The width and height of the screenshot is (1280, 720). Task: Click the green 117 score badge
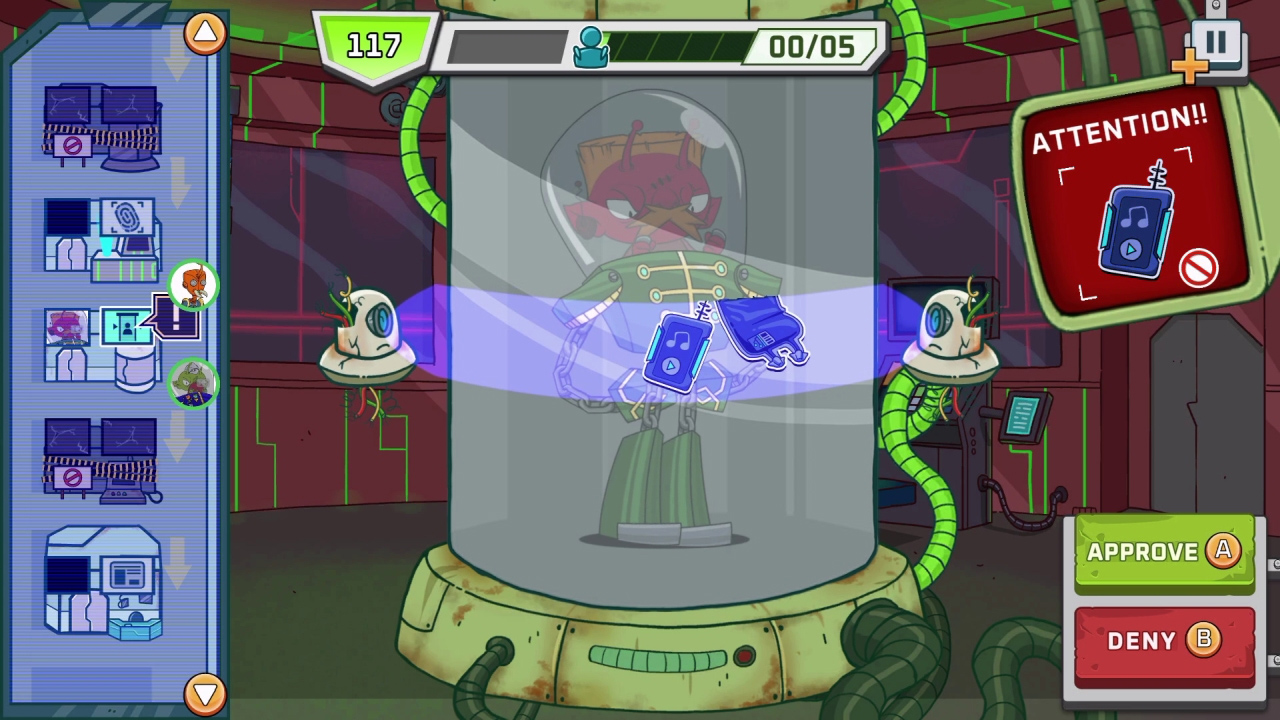click(374, 45)
